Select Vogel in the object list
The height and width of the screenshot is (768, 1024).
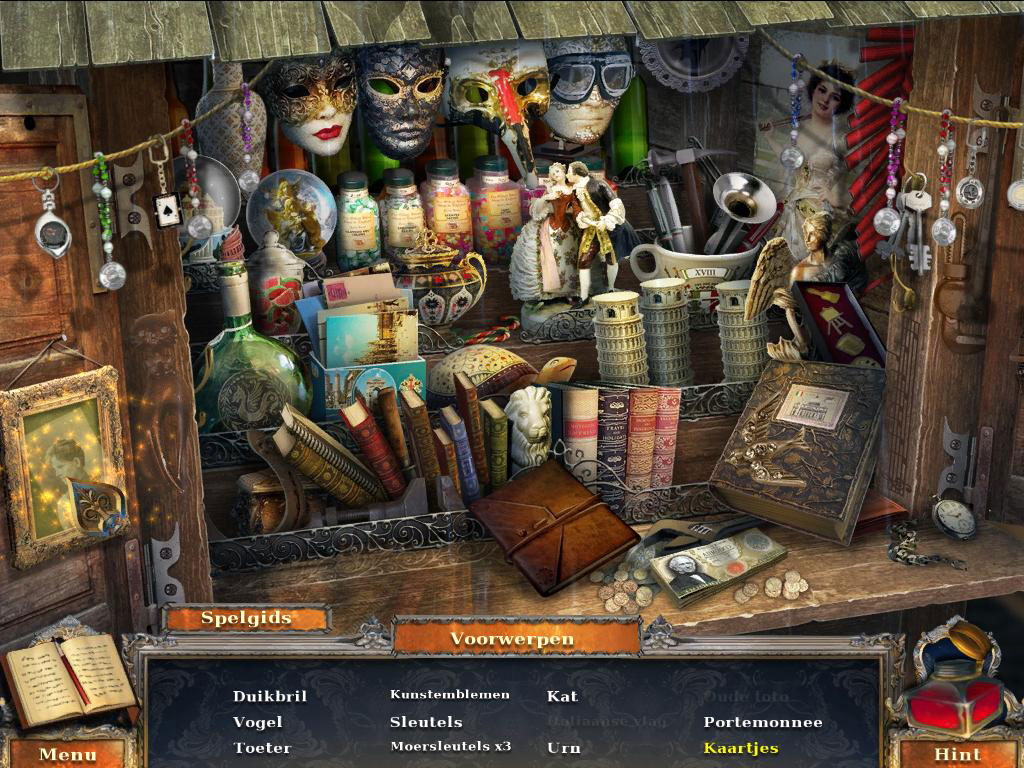(258, 722)
